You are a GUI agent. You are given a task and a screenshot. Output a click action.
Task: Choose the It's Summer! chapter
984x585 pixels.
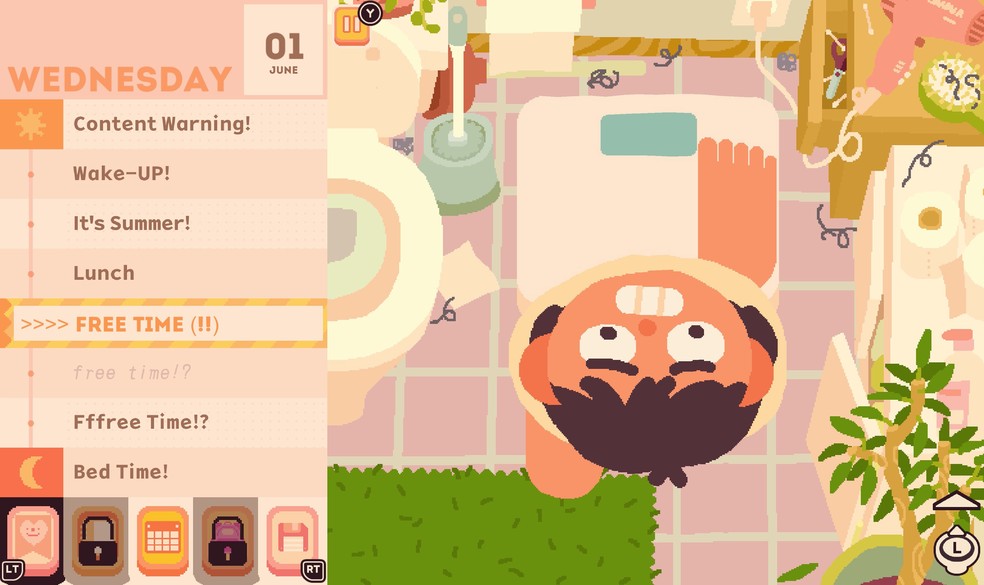(131, 223)
